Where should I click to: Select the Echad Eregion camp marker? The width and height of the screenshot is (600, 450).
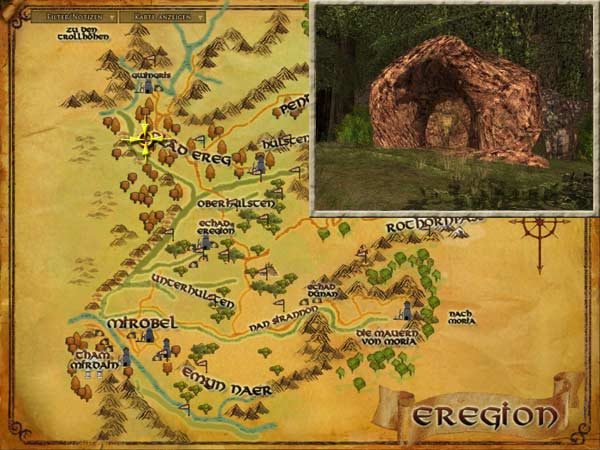click(x=206, y=241)
